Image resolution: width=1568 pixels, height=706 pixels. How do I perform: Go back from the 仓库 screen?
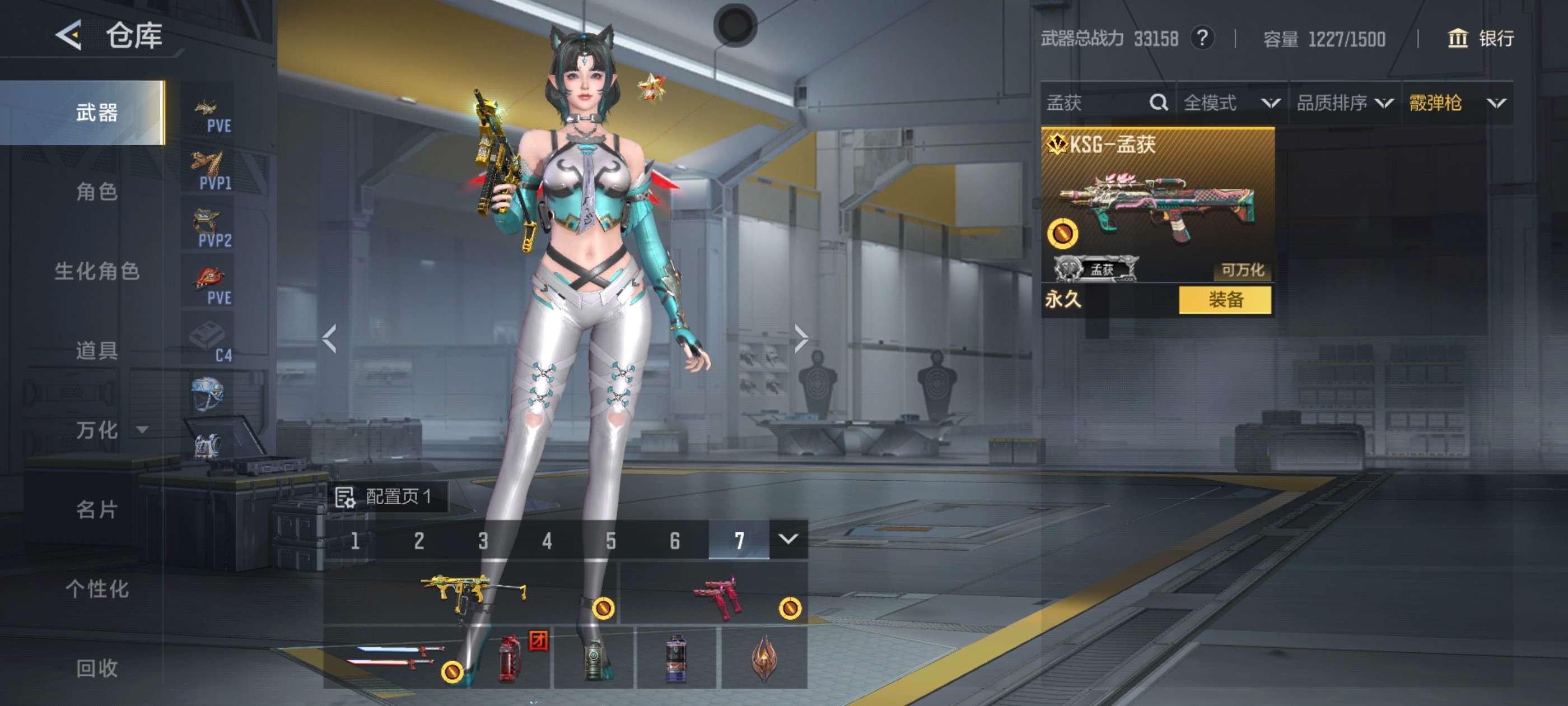click(69, 35)
